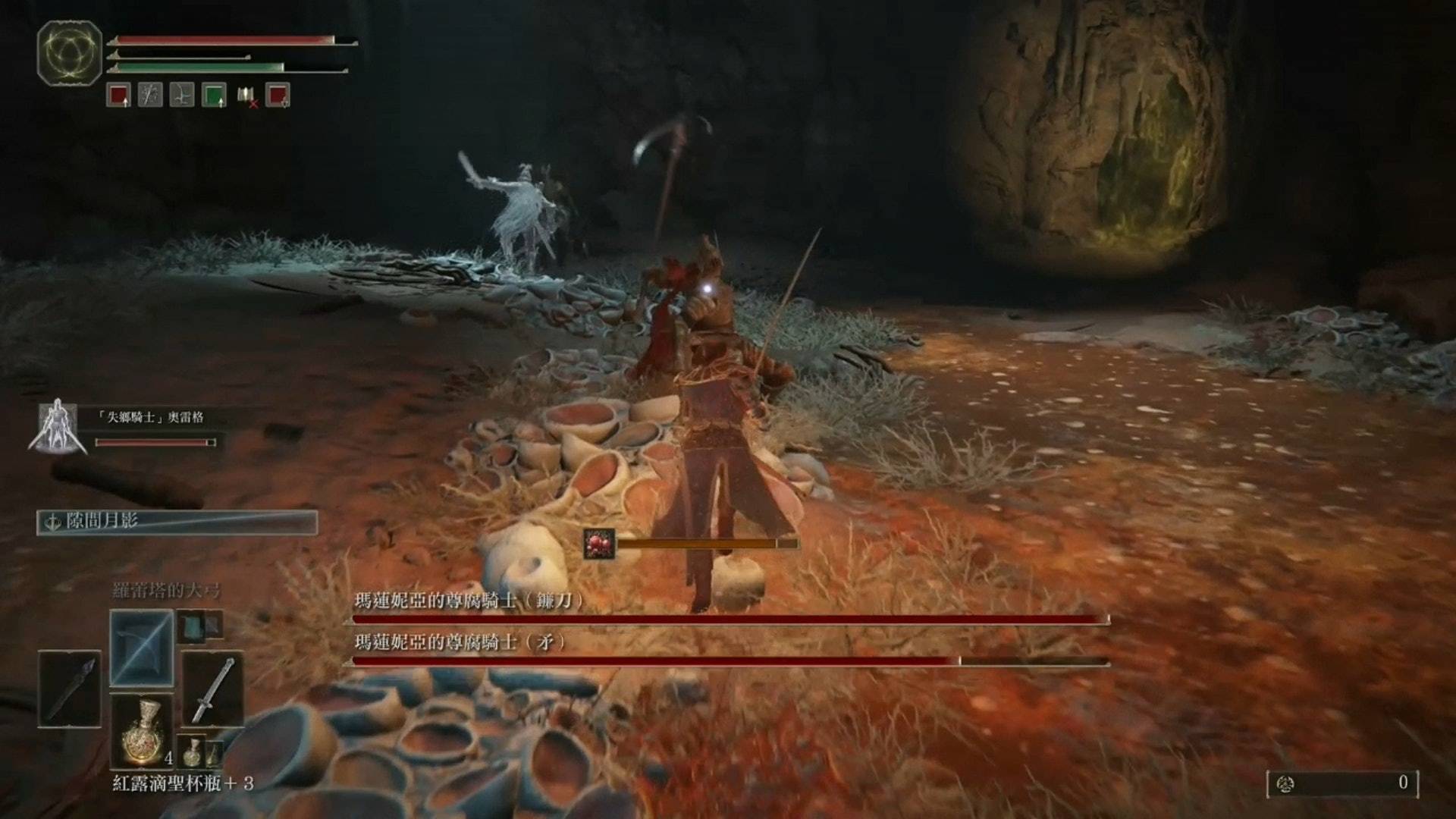Click the scarlet rot buildup icon
The height and width of the screenshot is (819, 1456).
[599, 544]
